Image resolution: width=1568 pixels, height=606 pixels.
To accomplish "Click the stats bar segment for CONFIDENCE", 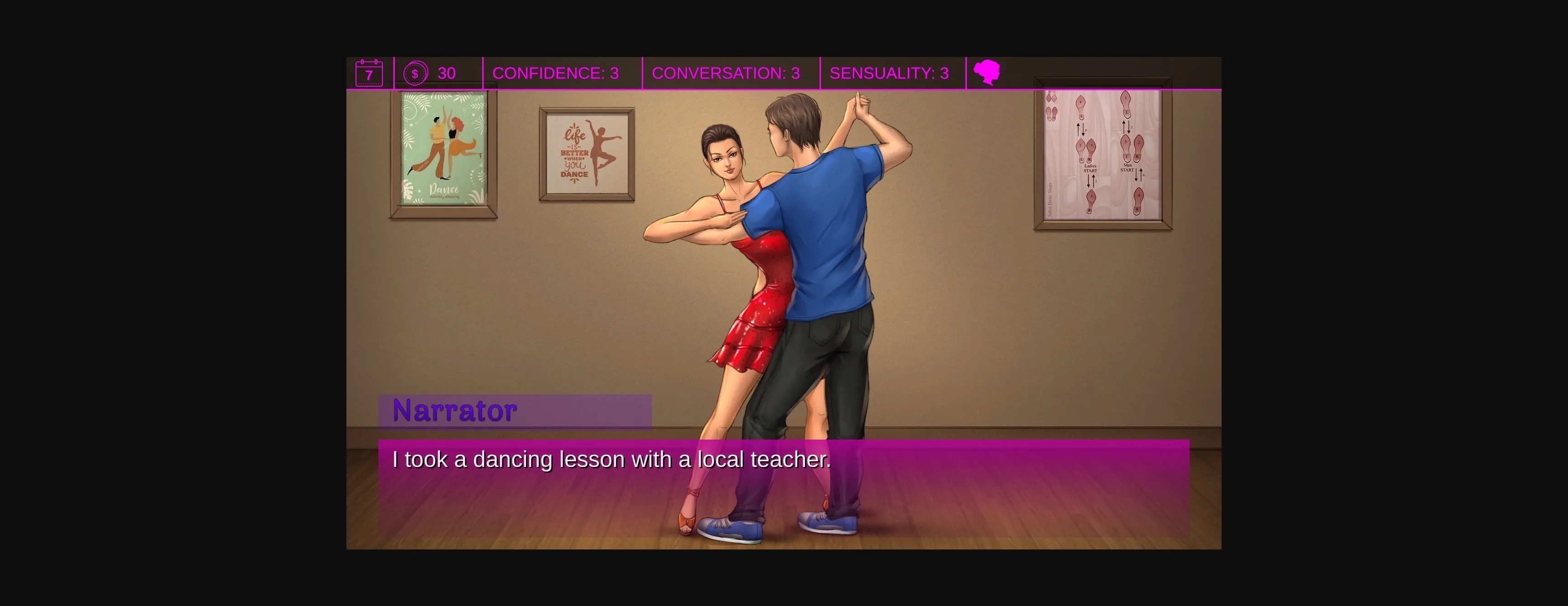I will 556,73.
